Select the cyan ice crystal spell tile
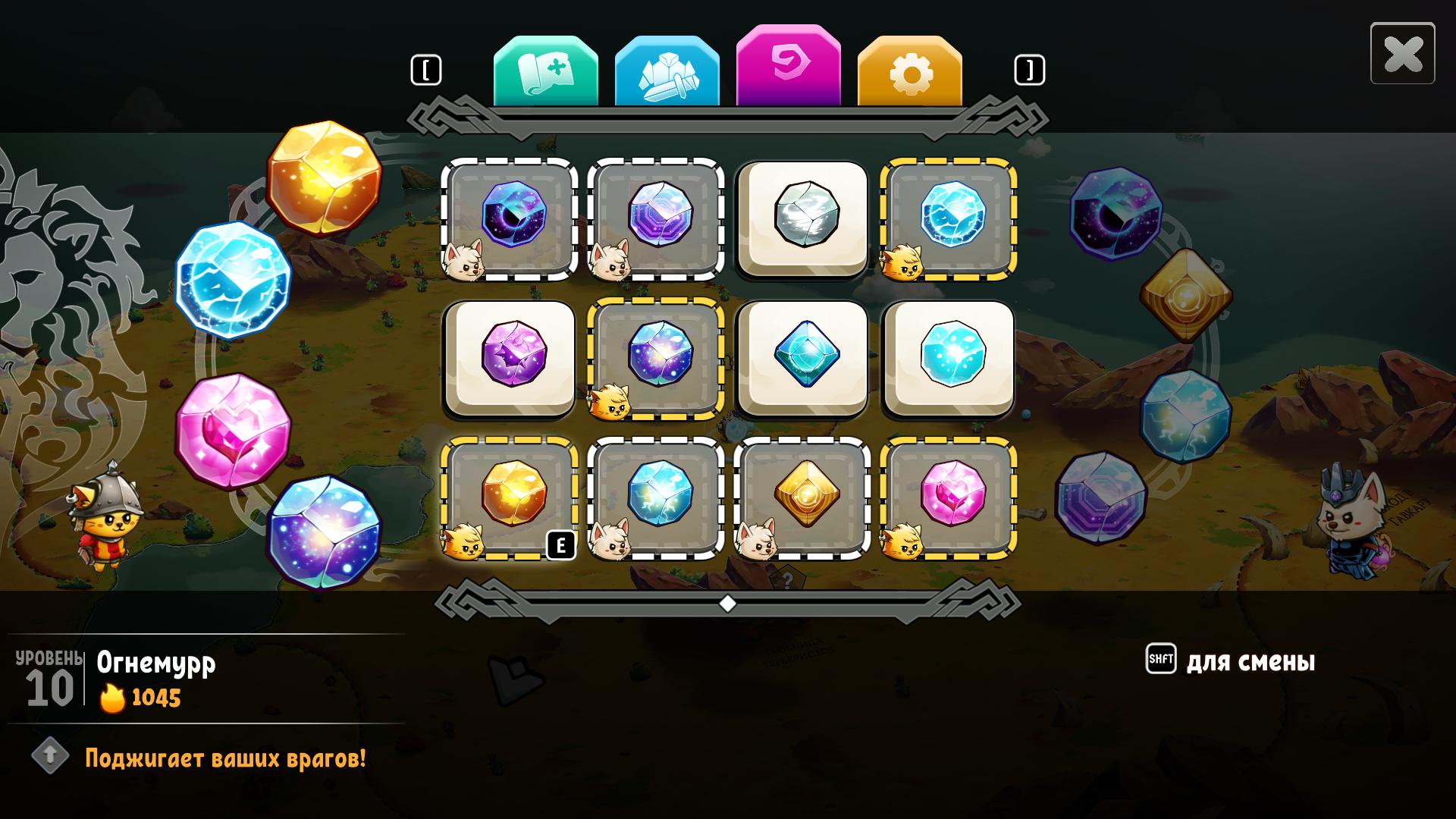The image size is (1456, 819). coord(949,356)
